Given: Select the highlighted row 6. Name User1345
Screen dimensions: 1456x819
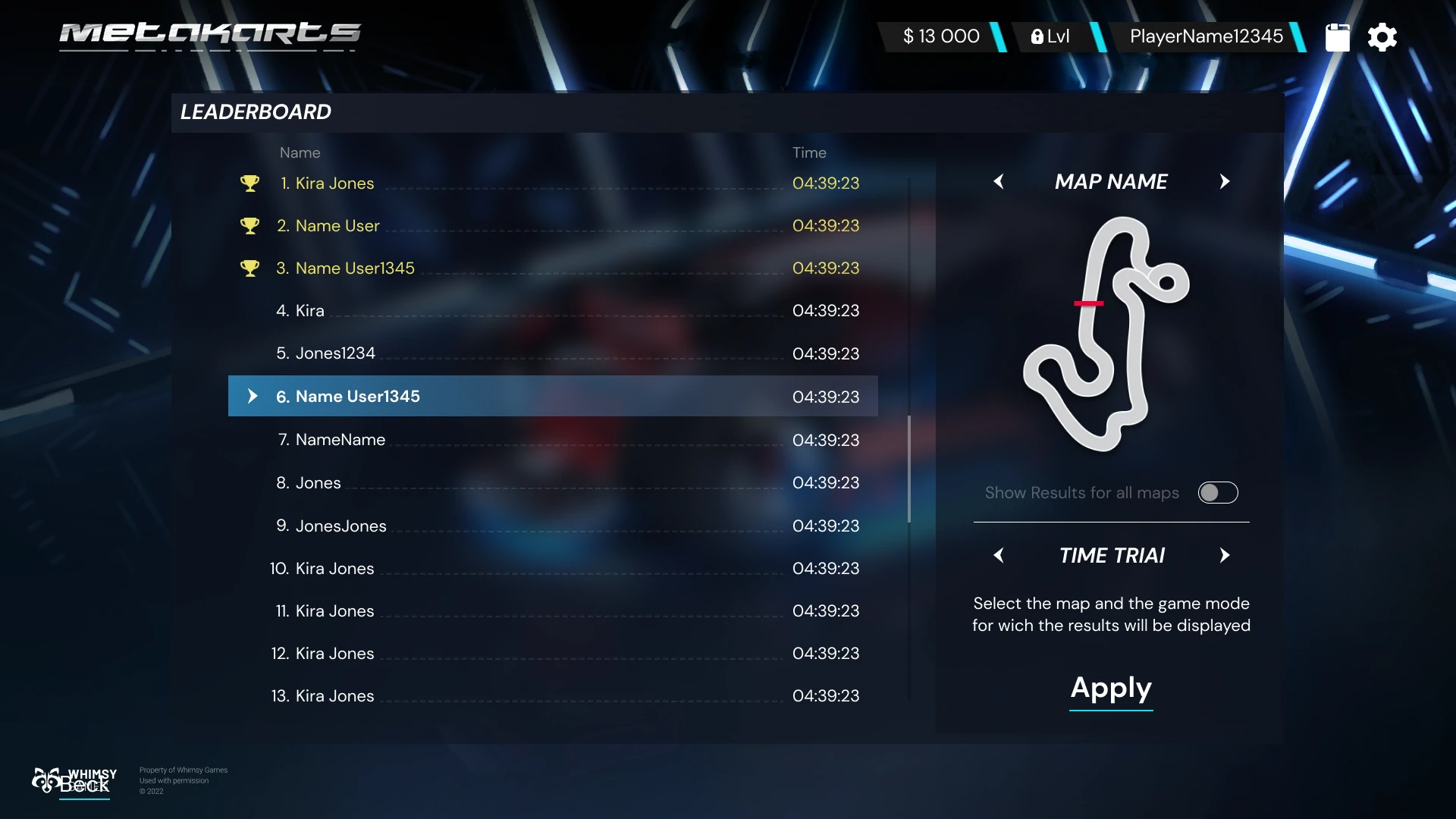Looking at the screenshot, I should pos(552,397).
